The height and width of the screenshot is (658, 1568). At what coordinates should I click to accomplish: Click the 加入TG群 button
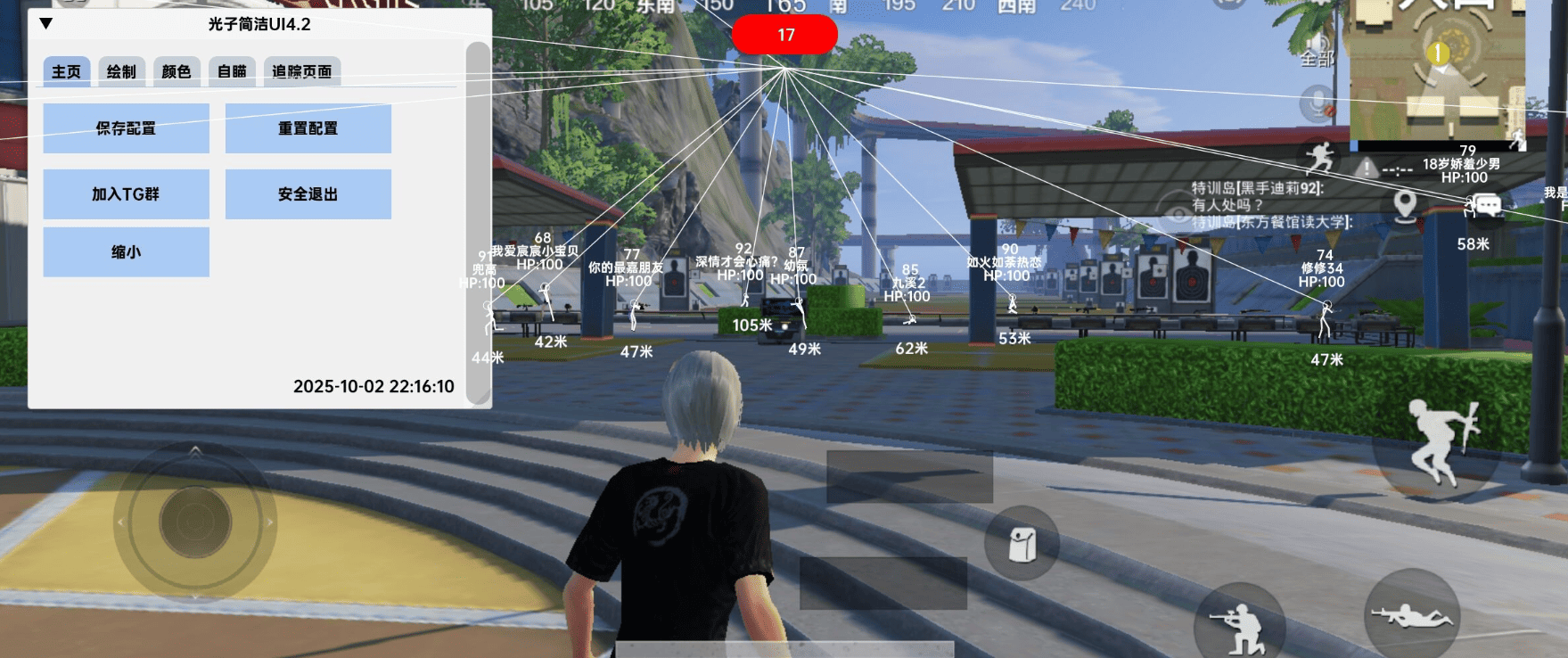click(x=126, y=194)
